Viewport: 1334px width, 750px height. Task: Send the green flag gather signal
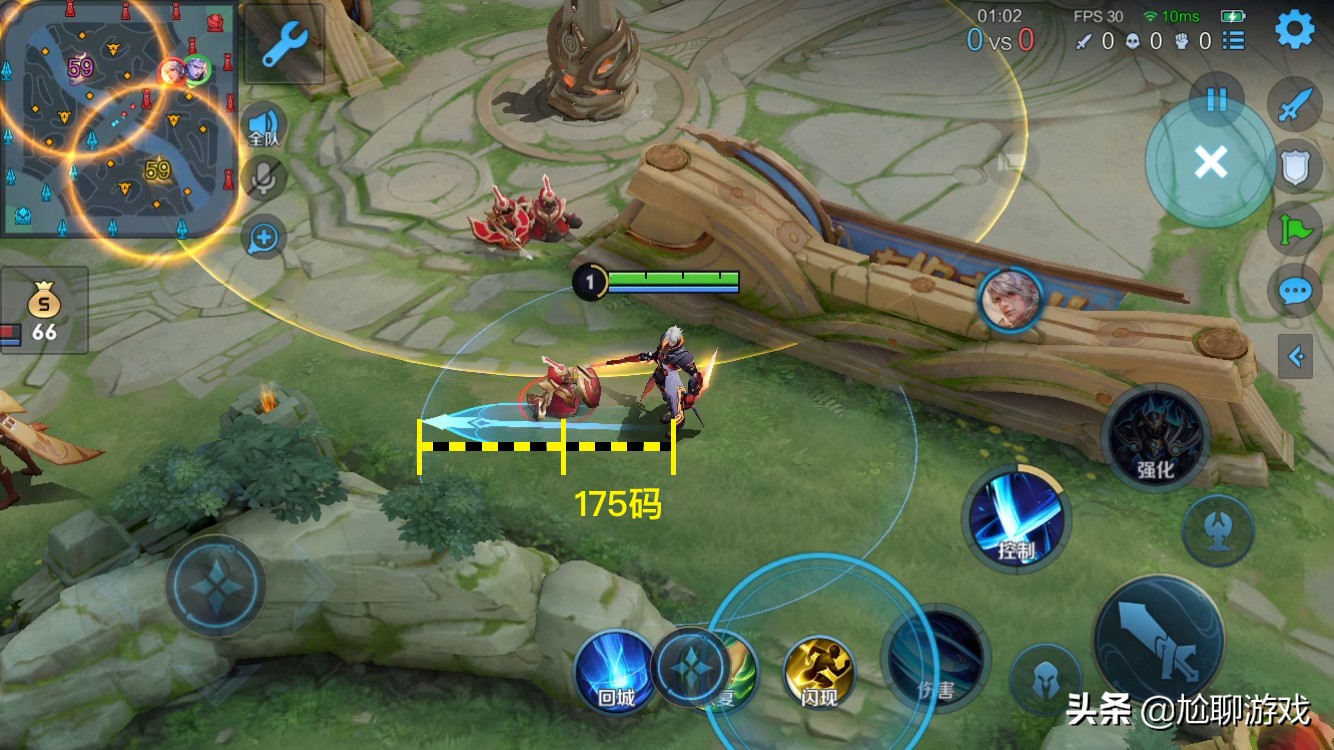coord(1295,229)
